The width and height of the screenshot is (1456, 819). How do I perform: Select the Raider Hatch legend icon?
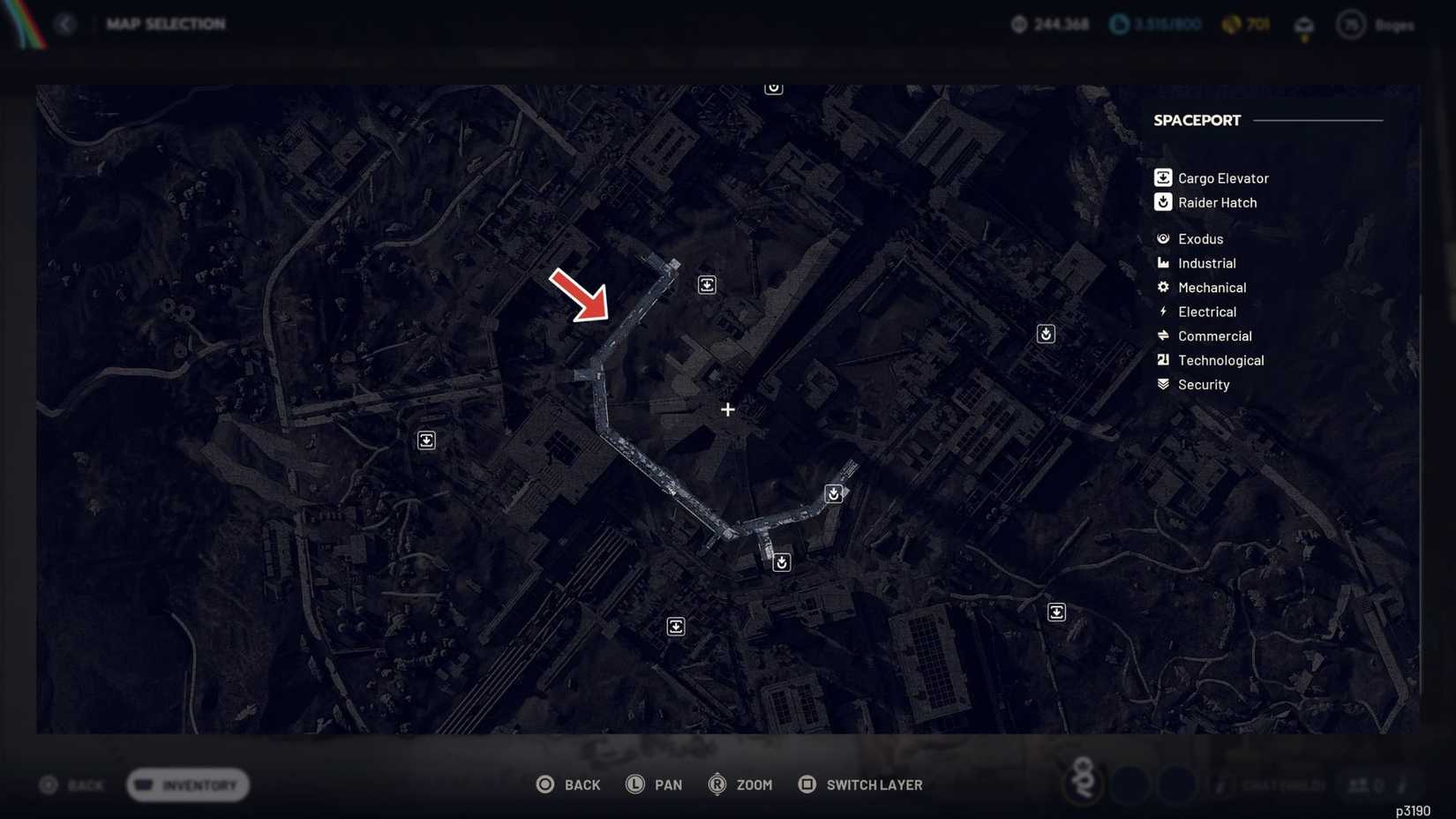click(x=1162, y=202)
